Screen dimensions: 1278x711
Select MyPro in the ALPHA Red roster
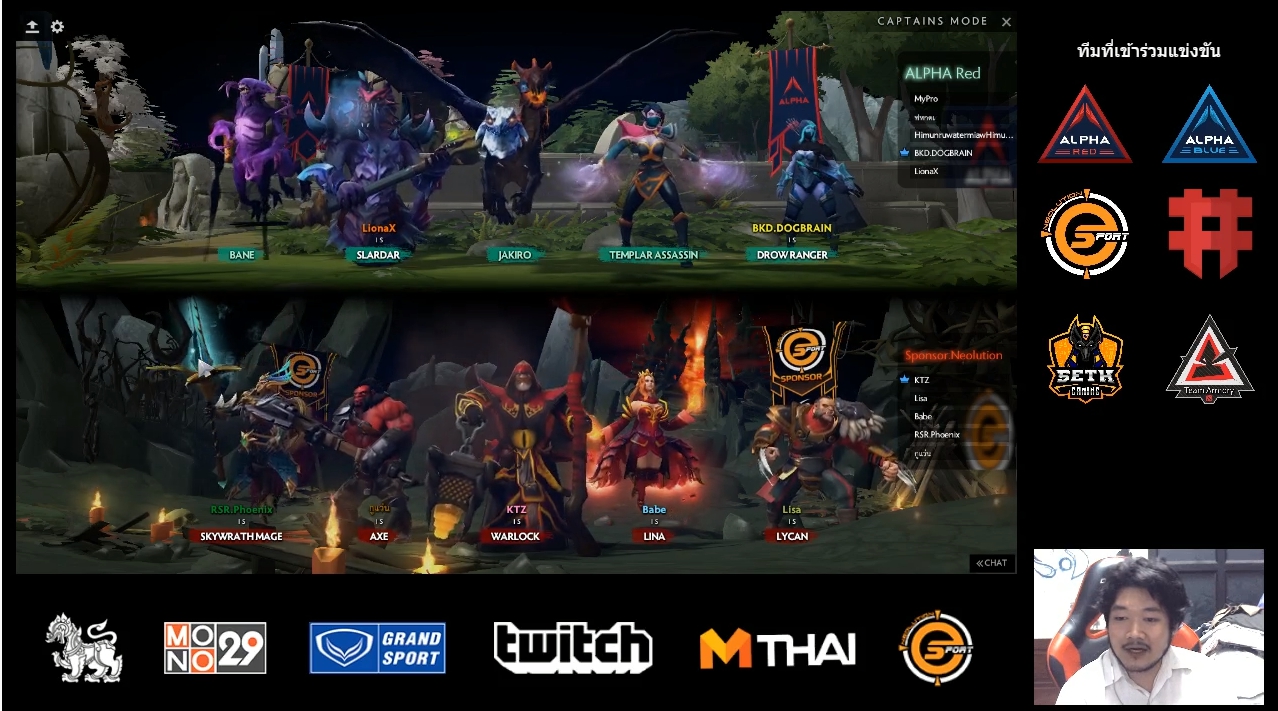coord(925,99)
